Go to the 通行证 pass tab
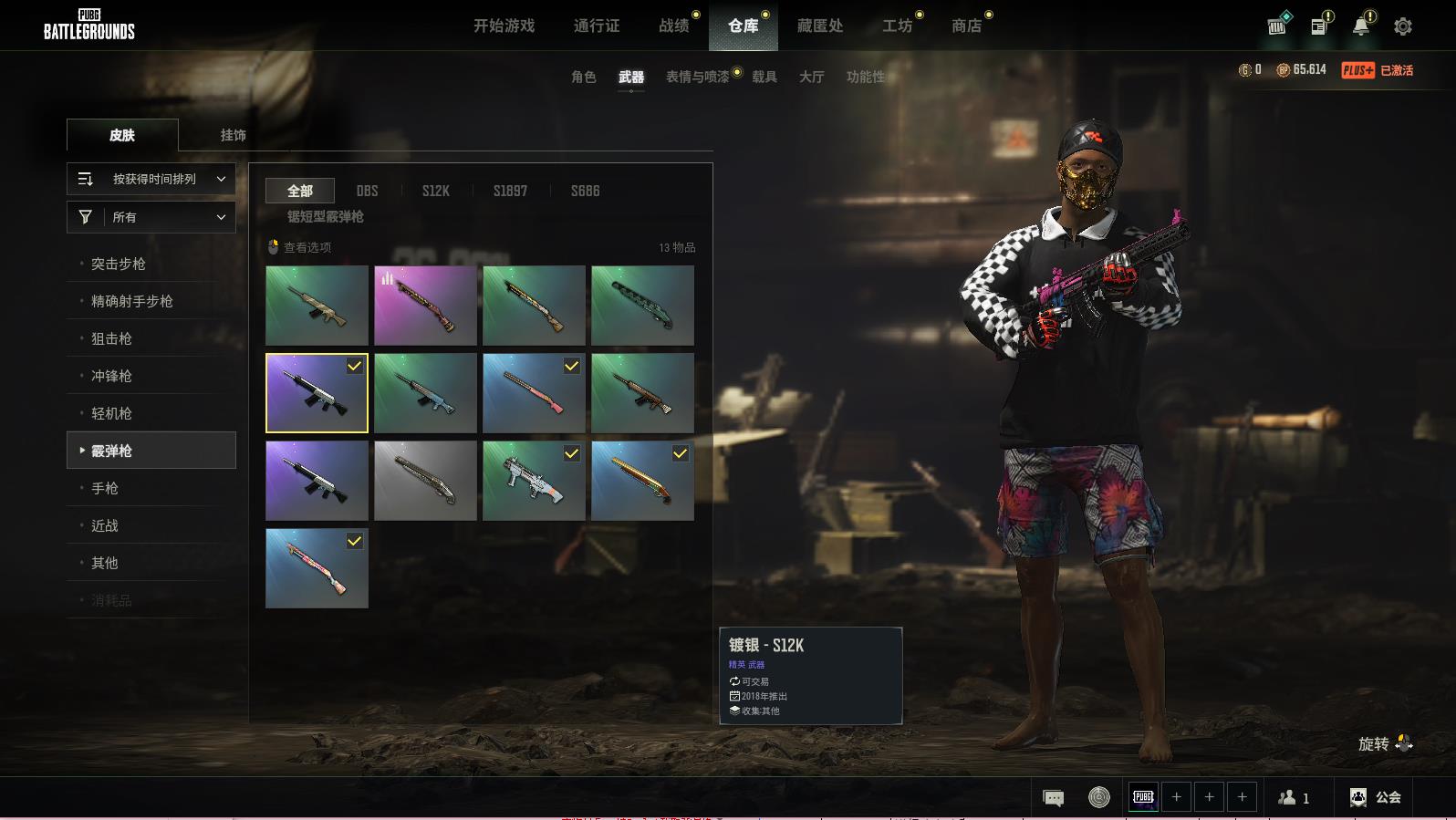1456x820 pixels. [x=597, y=26]
